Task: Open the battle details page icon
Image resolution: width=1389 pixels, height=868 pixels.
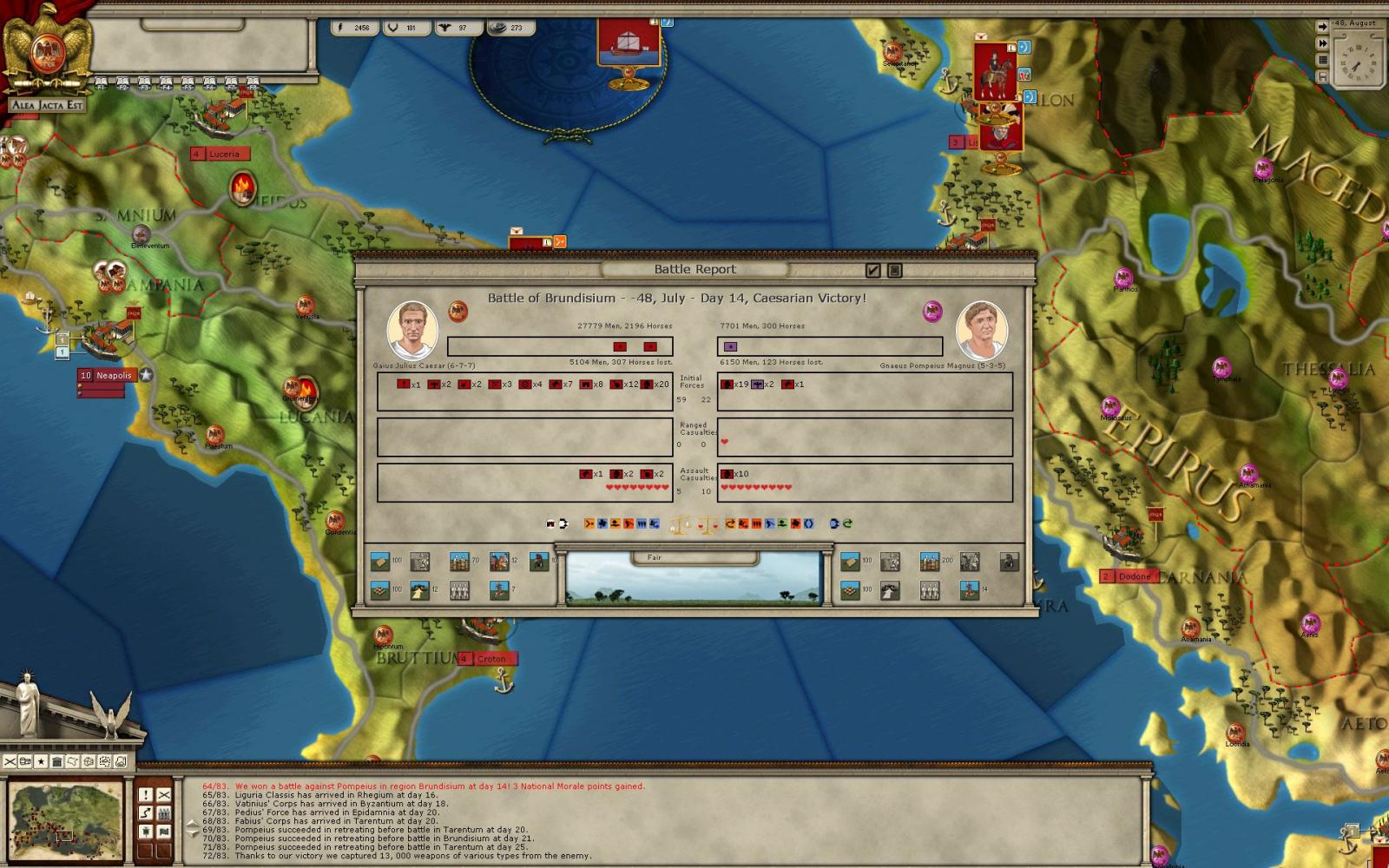Action: pyautogui.click(x=895, y=271)
